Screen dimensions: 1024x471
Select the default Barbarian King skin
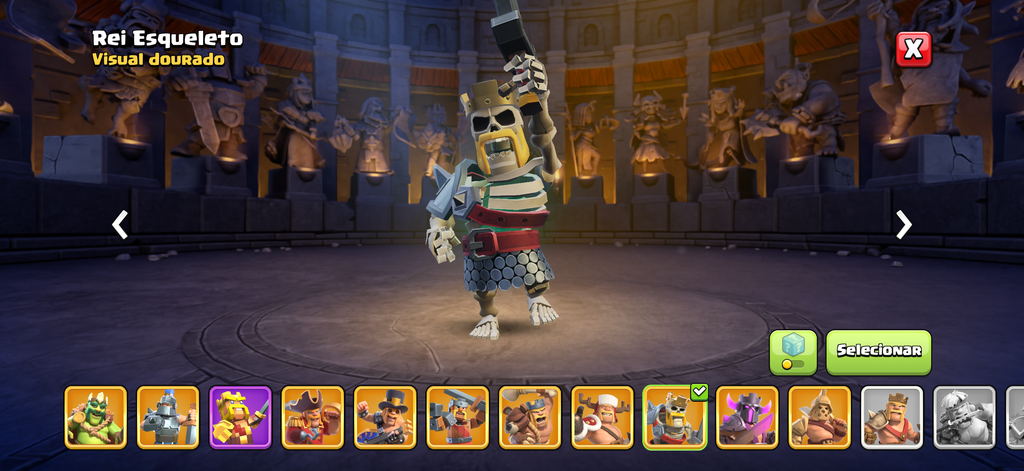click(x=892, y=416)
